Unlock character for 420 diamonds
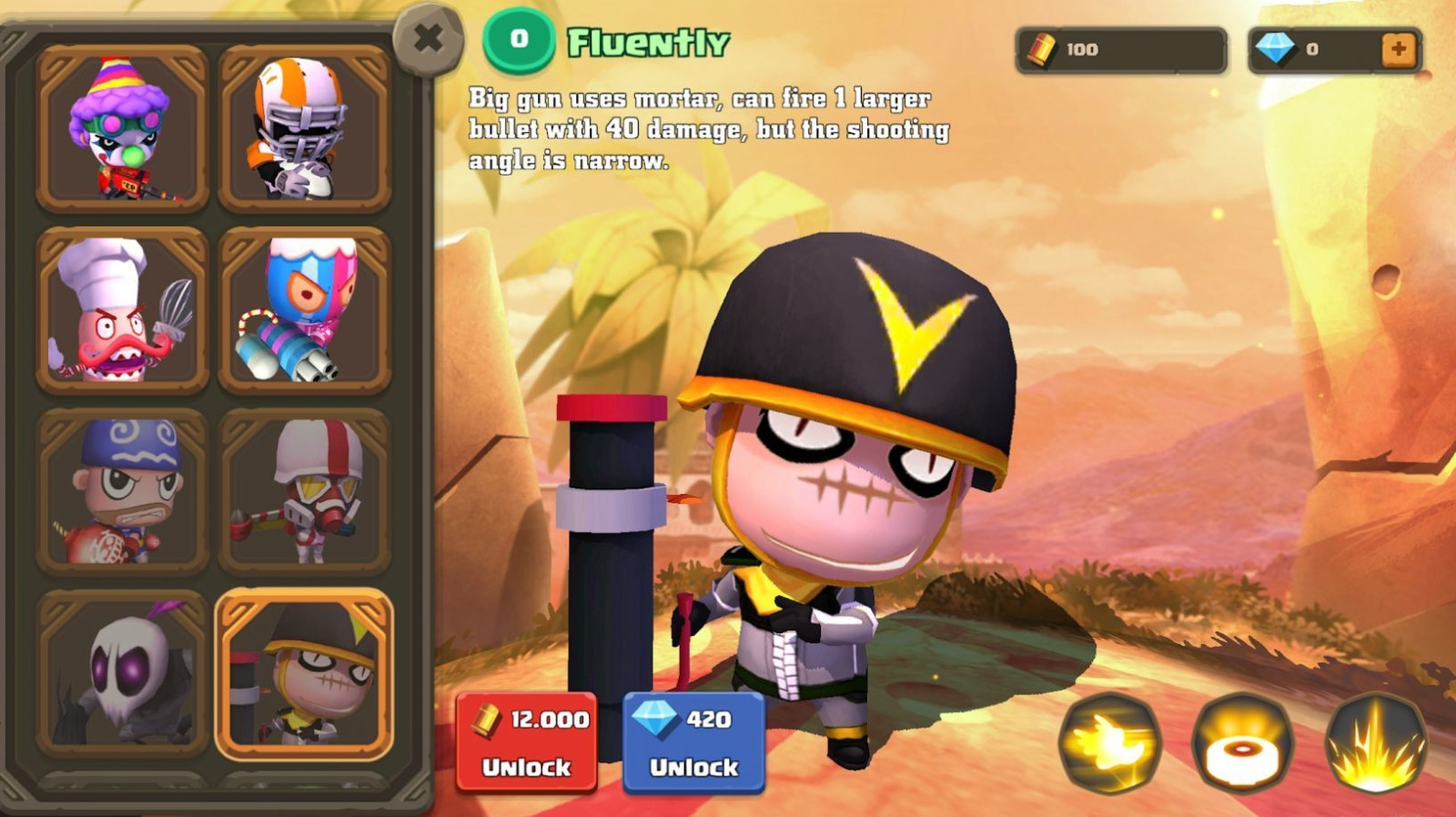 (693, 741)
